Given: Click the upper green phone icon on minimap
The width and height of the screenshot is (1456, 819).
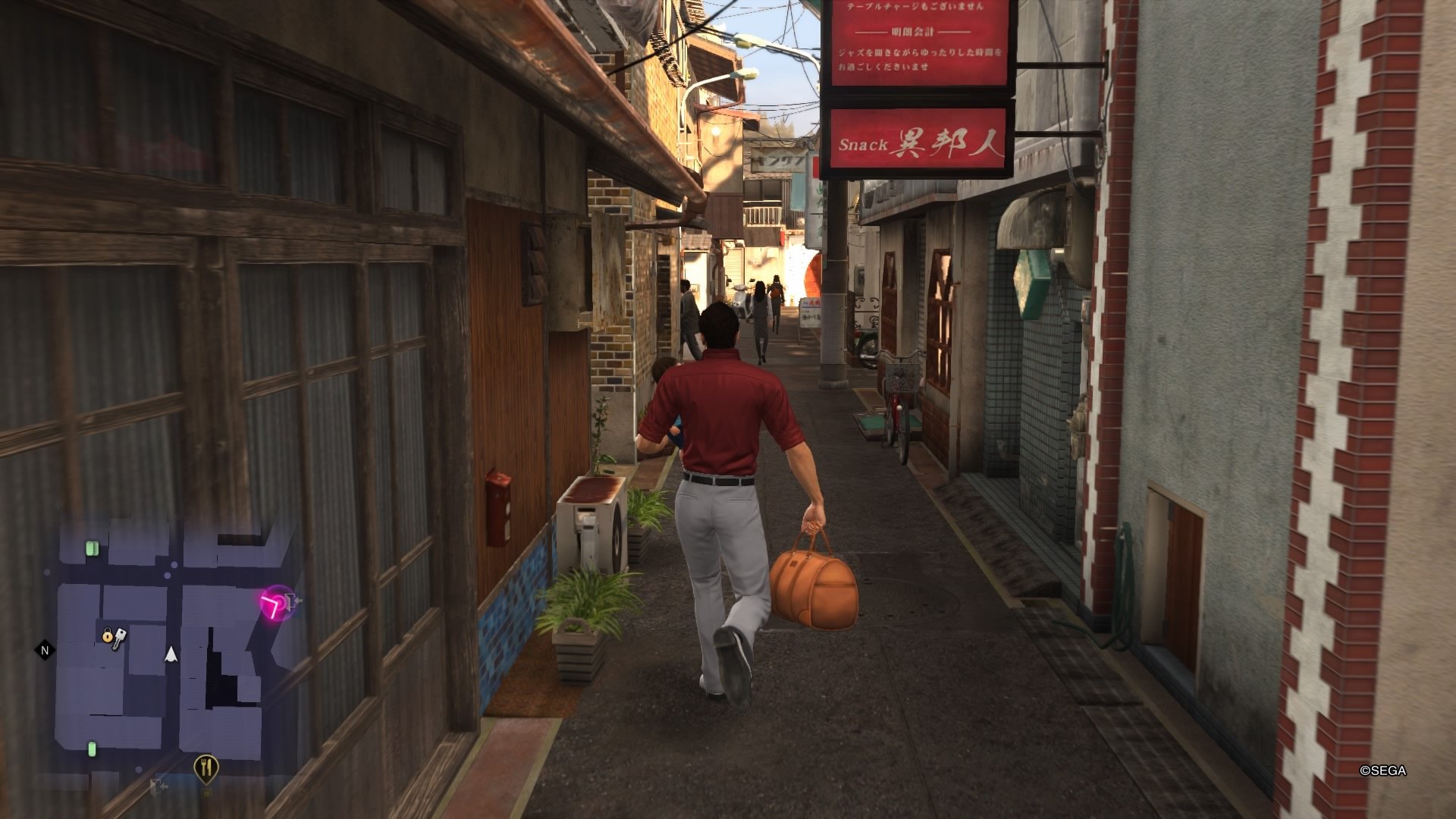Looking at the screenshot, I should pos(92,548).
